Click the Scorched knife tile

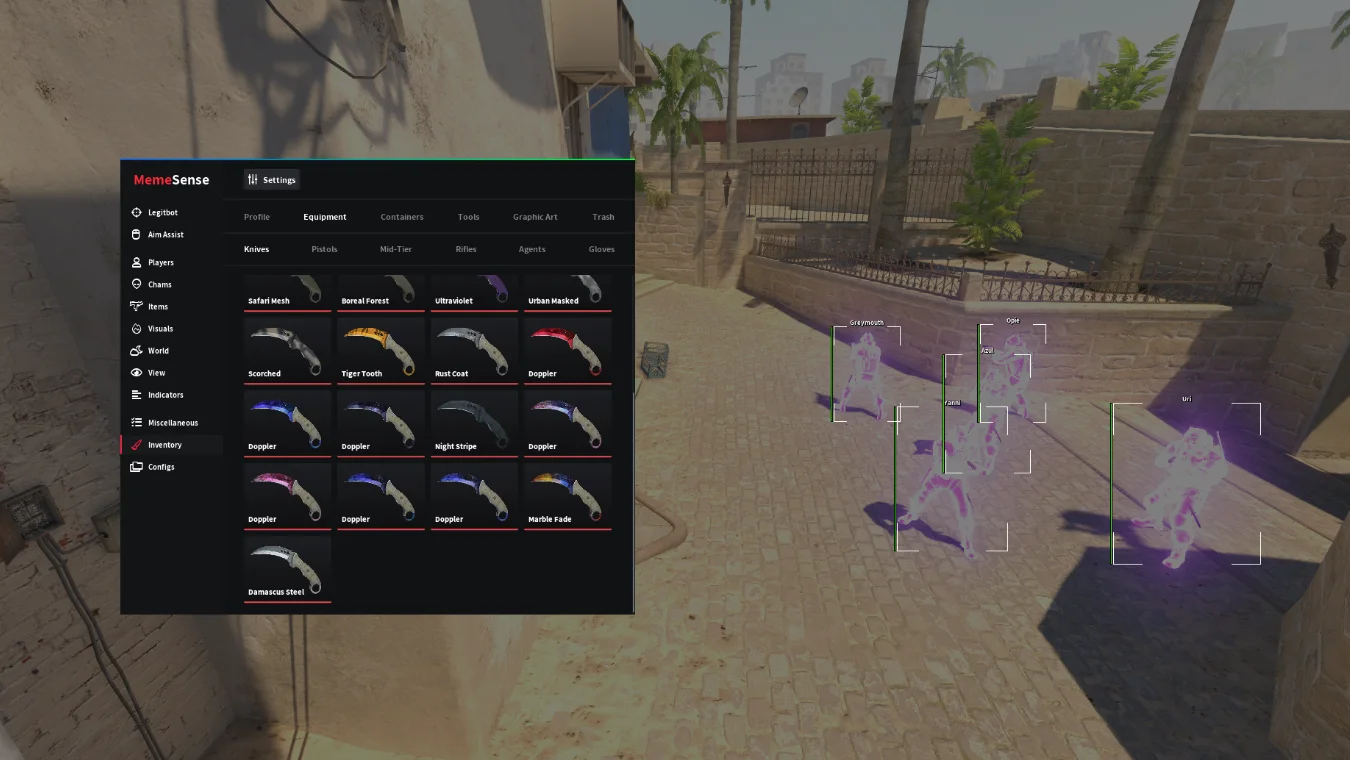pos(287,351)
